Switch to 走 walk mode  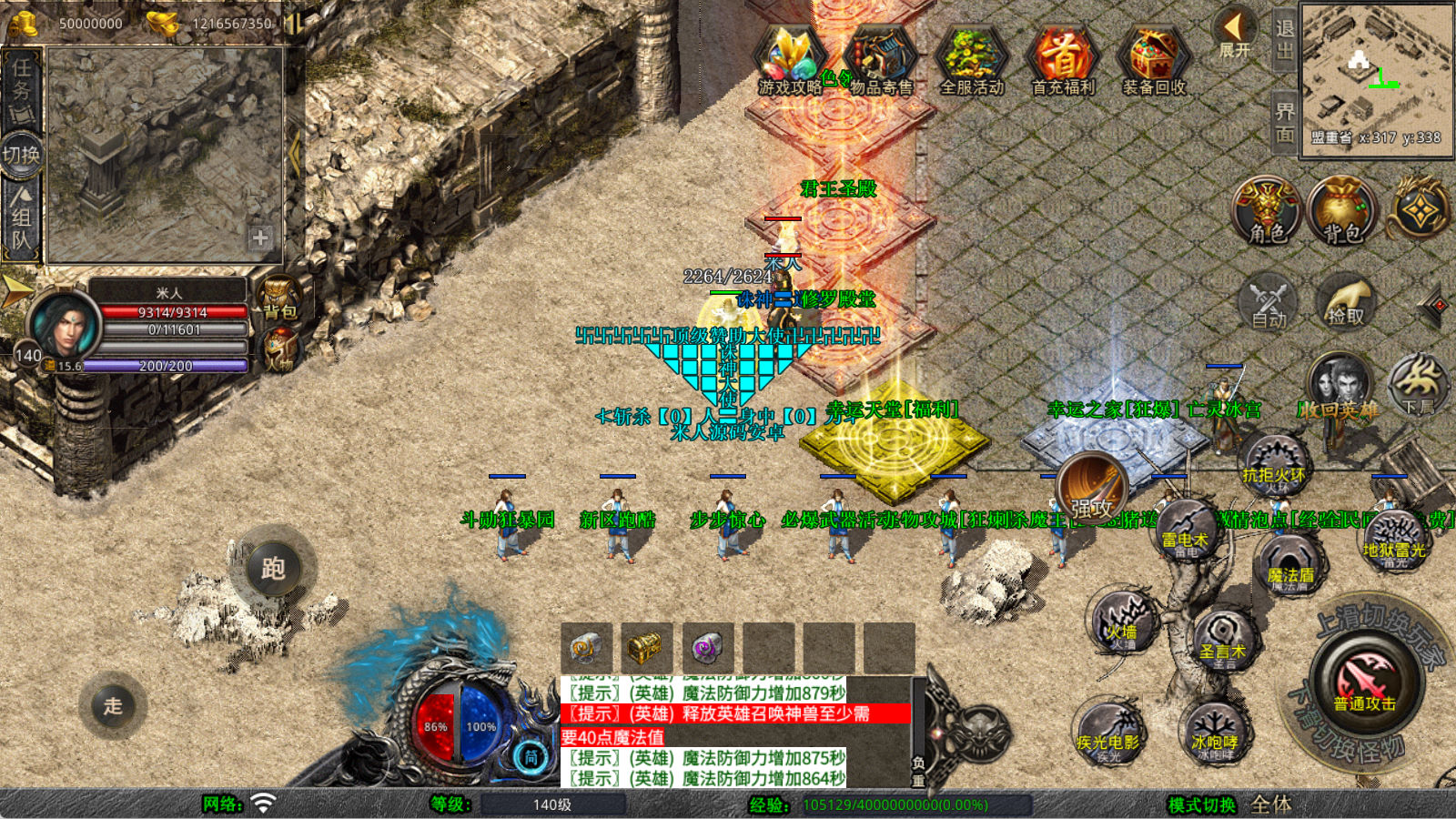[113, 705]
